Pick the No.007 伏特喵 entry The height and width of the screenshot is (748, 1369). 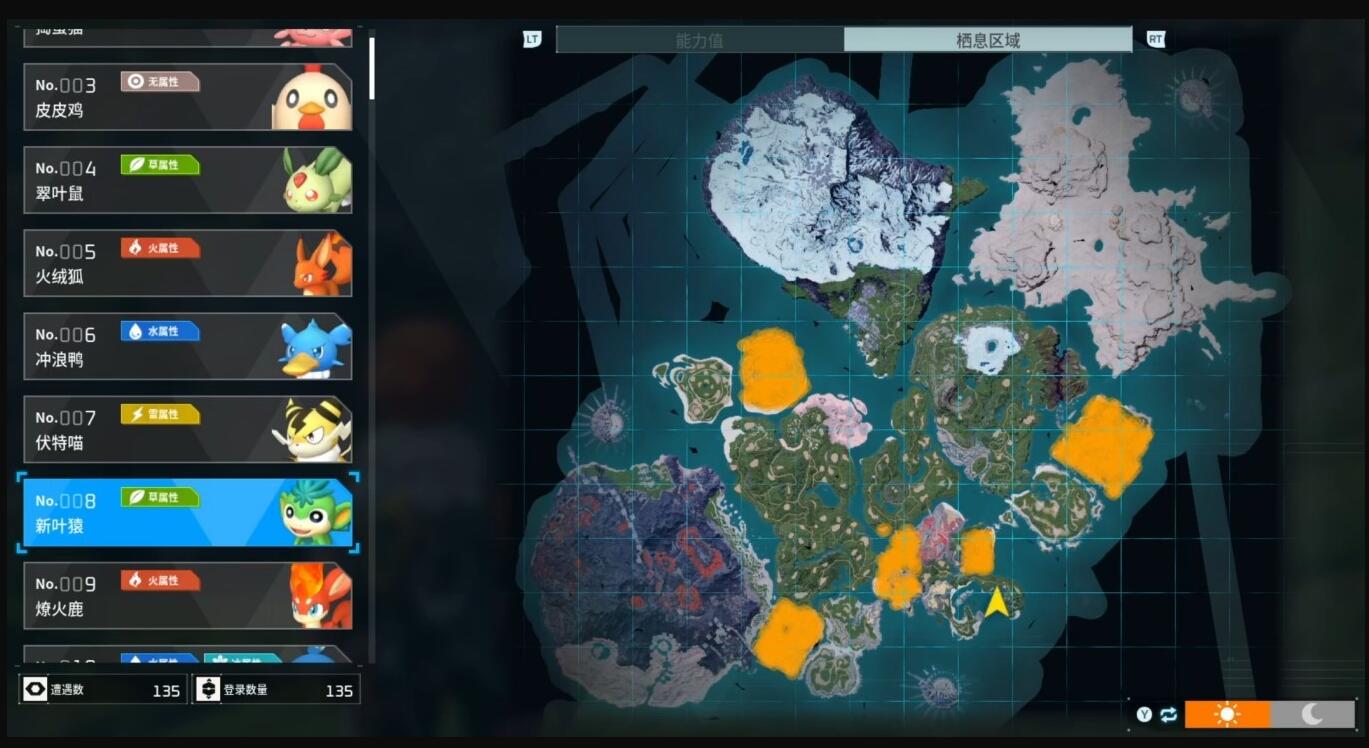pyautogui.click(x=187, y=429)
